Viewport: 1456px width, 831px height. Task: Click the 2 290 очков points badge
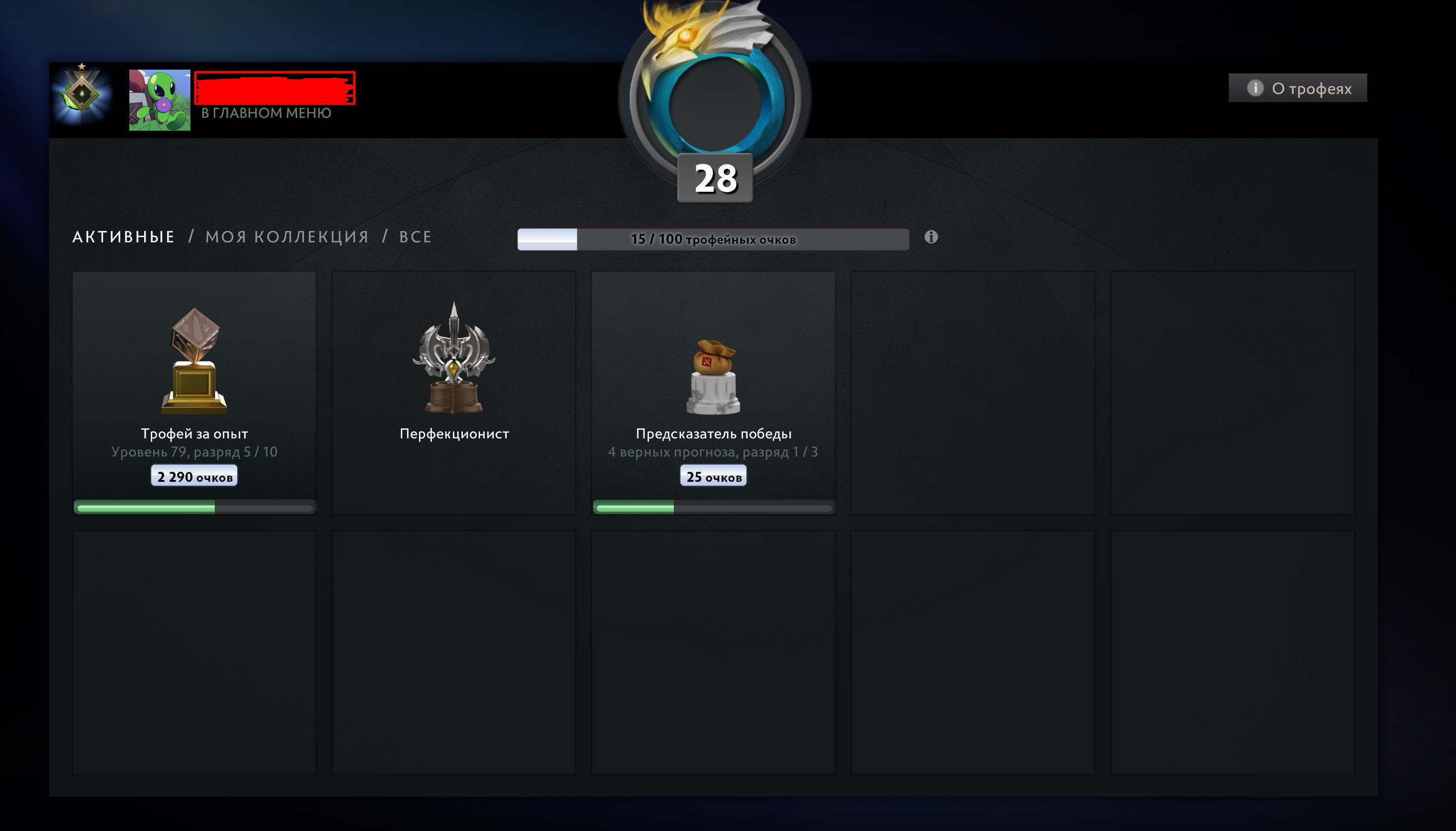pos(194,475)
